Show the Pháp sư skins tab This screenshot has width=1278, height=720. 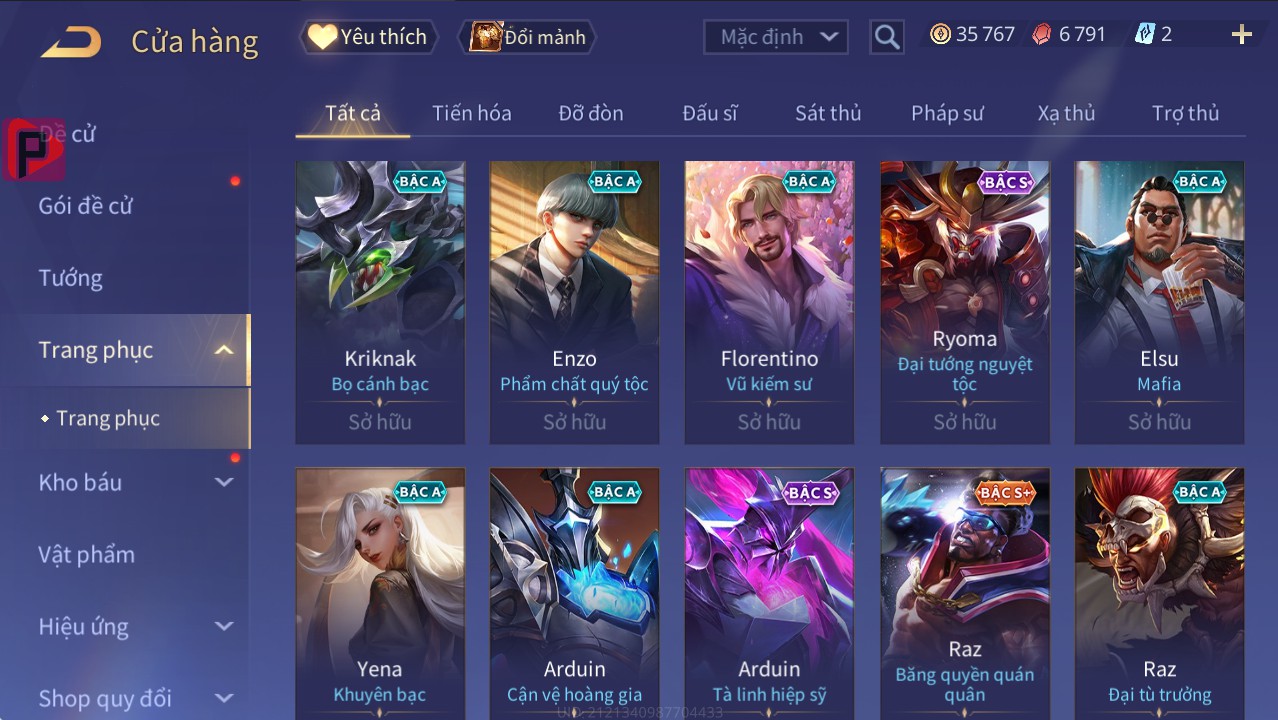(946, 113)
